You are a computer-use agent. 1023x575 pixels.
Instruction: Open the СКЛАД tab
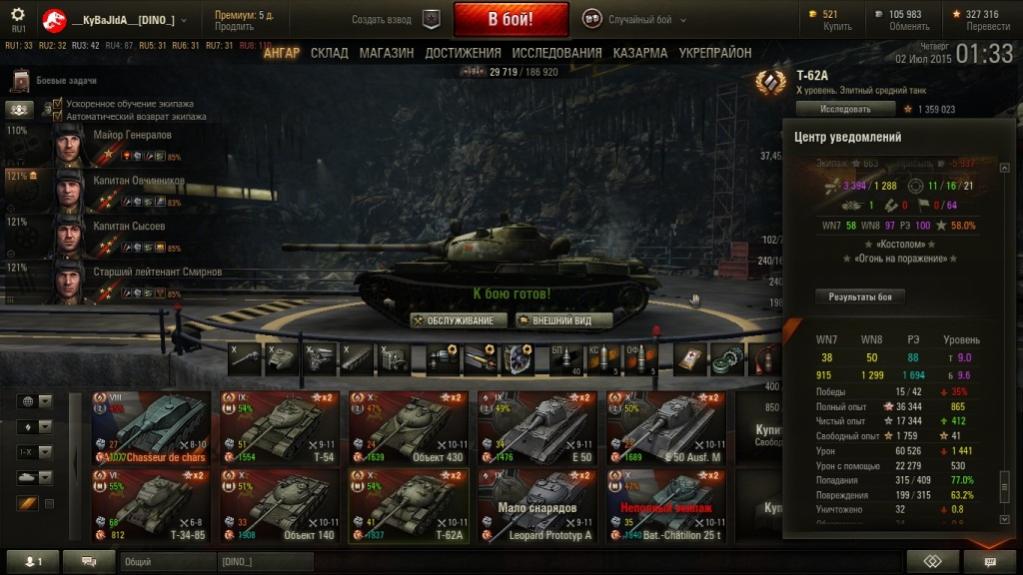(x=329, y=53)
